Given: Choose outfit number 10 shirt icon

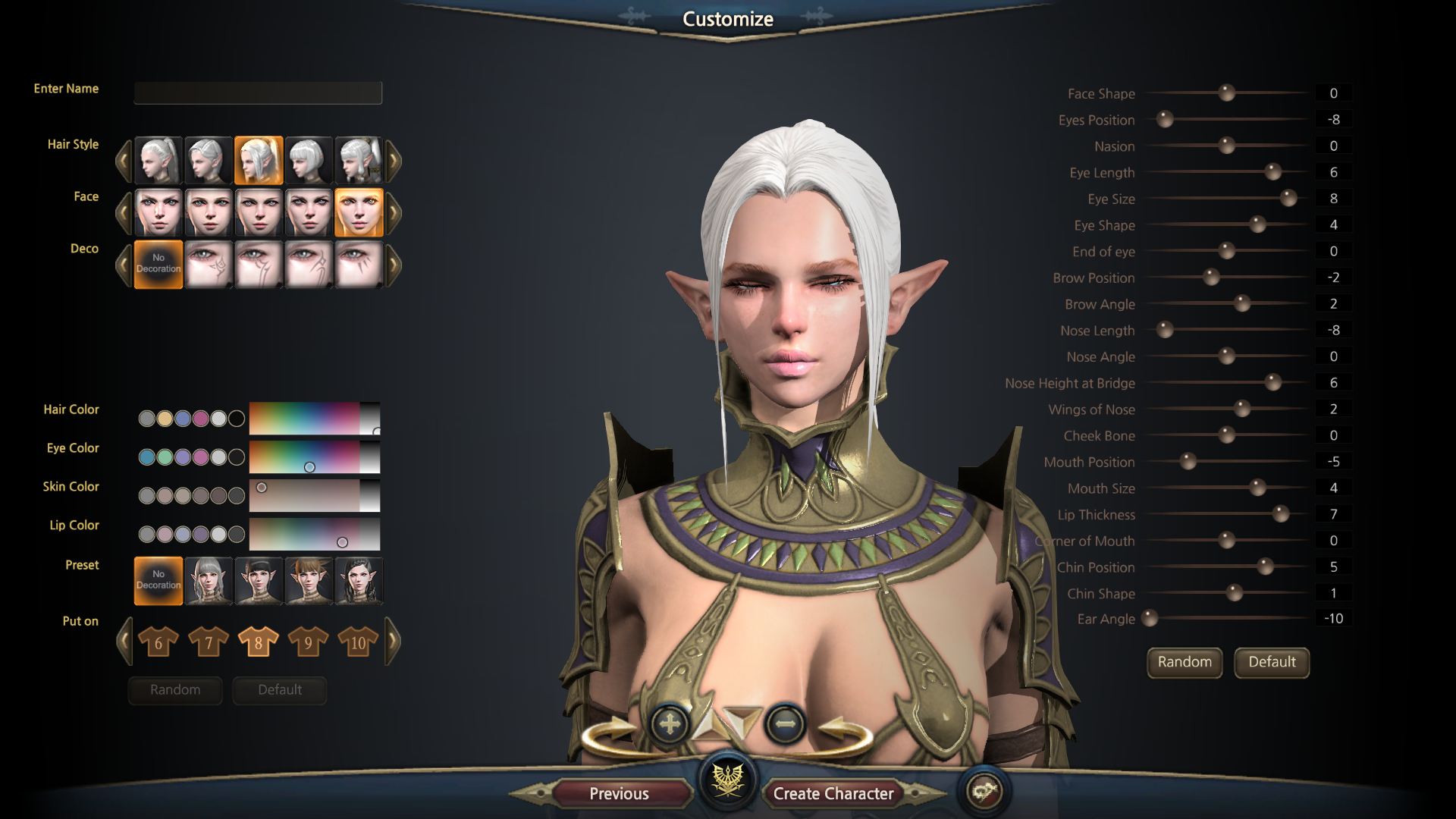Looking at the screenshot, I should coord(358,642).
